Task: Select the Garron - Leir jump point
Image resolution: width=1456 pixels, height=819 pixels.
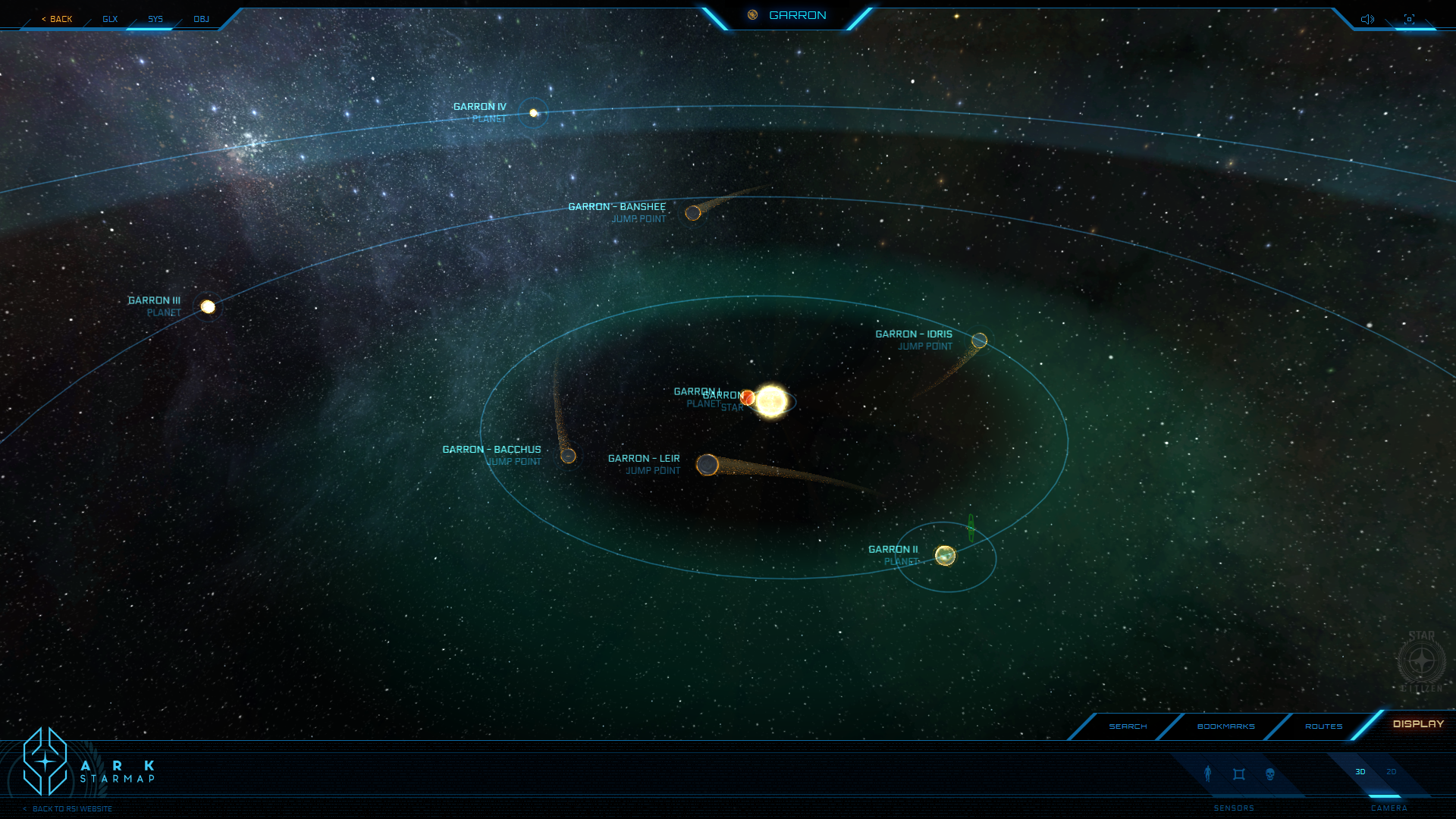Action: point(708,465)
